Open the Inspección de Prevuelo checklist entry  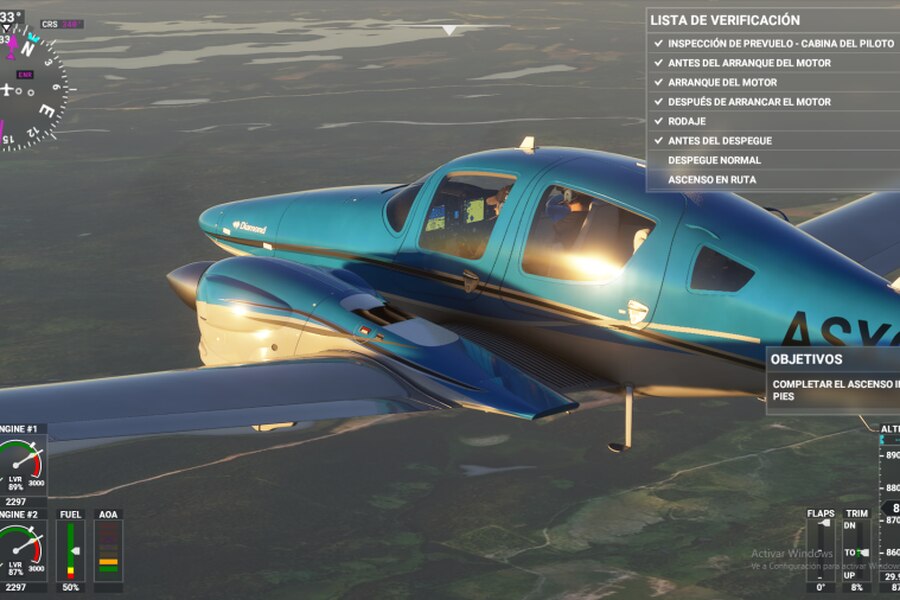774,43
